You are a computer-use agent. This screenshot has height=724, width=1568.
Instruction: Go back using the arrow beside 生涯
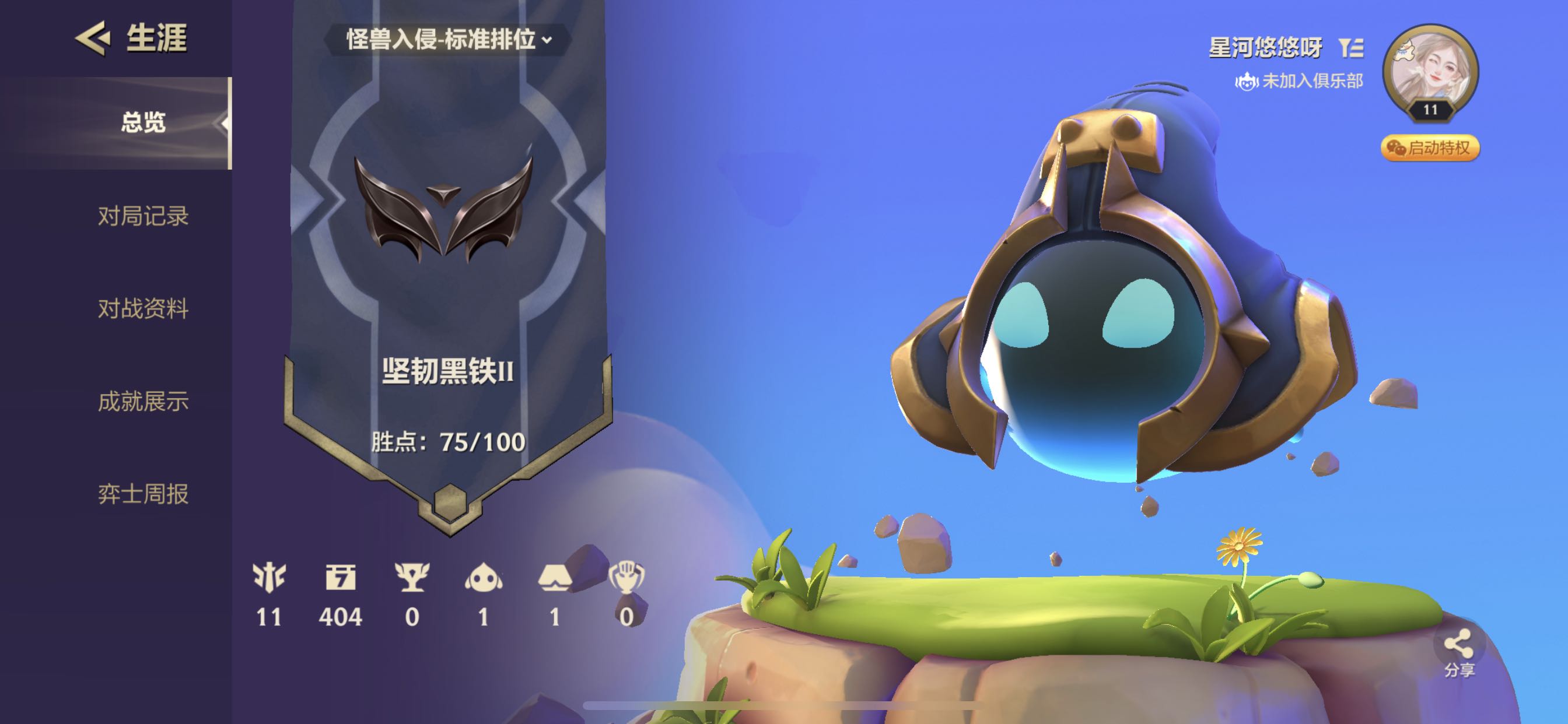click(x=93, y=38)
